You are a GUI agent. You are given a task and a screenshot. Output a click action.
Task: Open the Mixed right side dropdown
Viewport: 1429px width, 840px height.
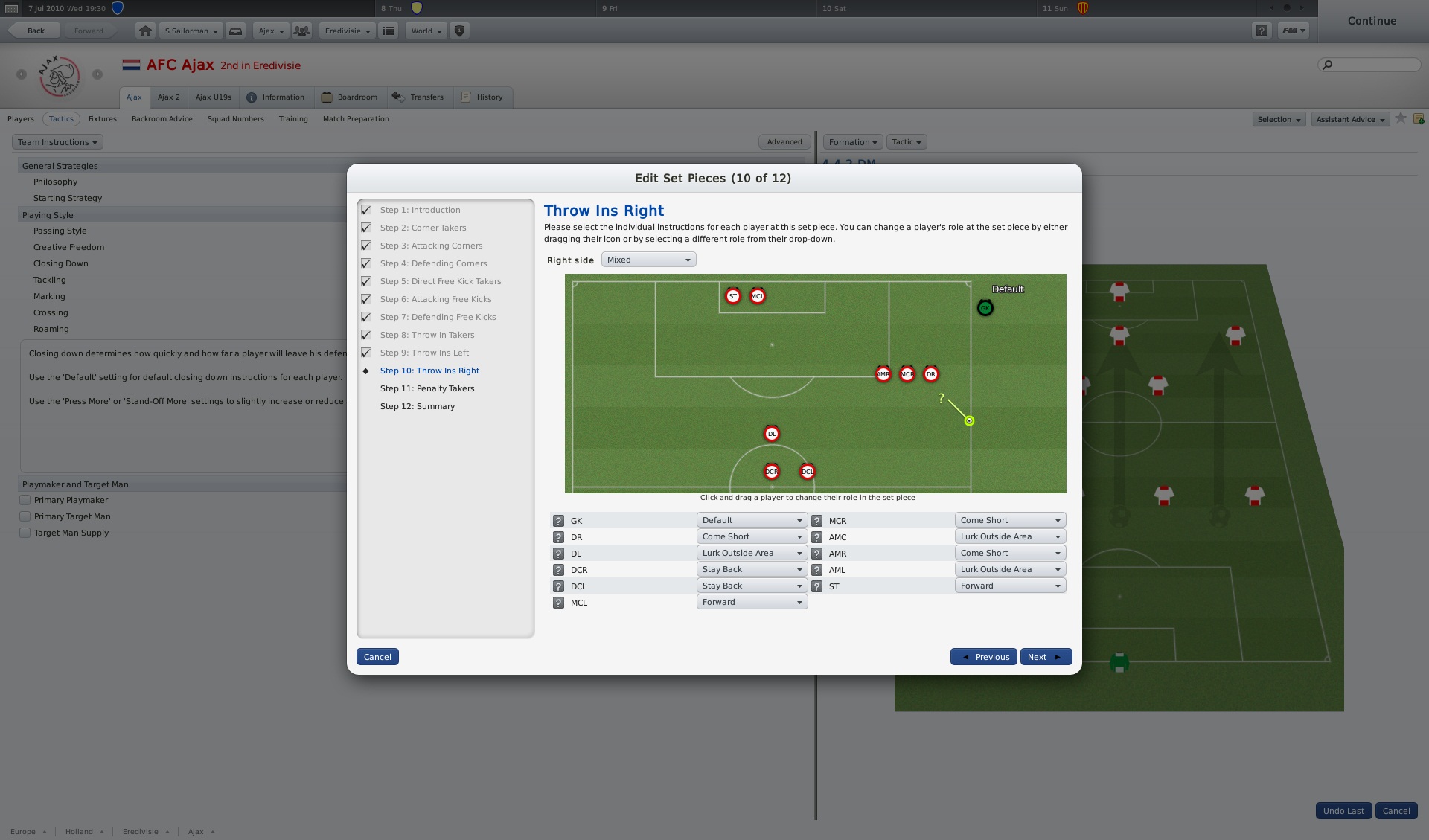tap(648, 260)
